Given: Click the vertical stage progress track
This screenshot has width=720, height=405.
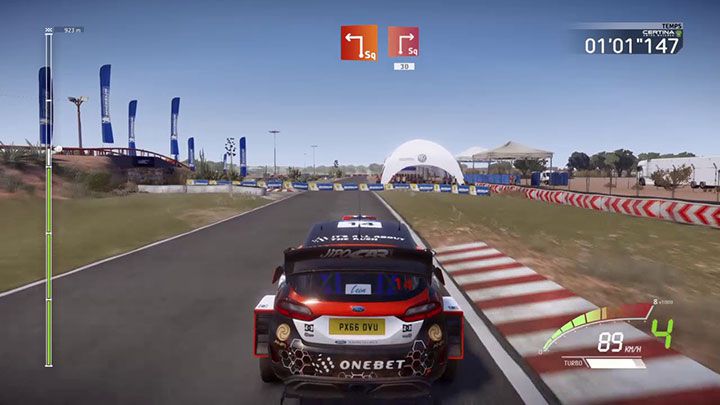Looking at the screenshot, I should [48, 200].
